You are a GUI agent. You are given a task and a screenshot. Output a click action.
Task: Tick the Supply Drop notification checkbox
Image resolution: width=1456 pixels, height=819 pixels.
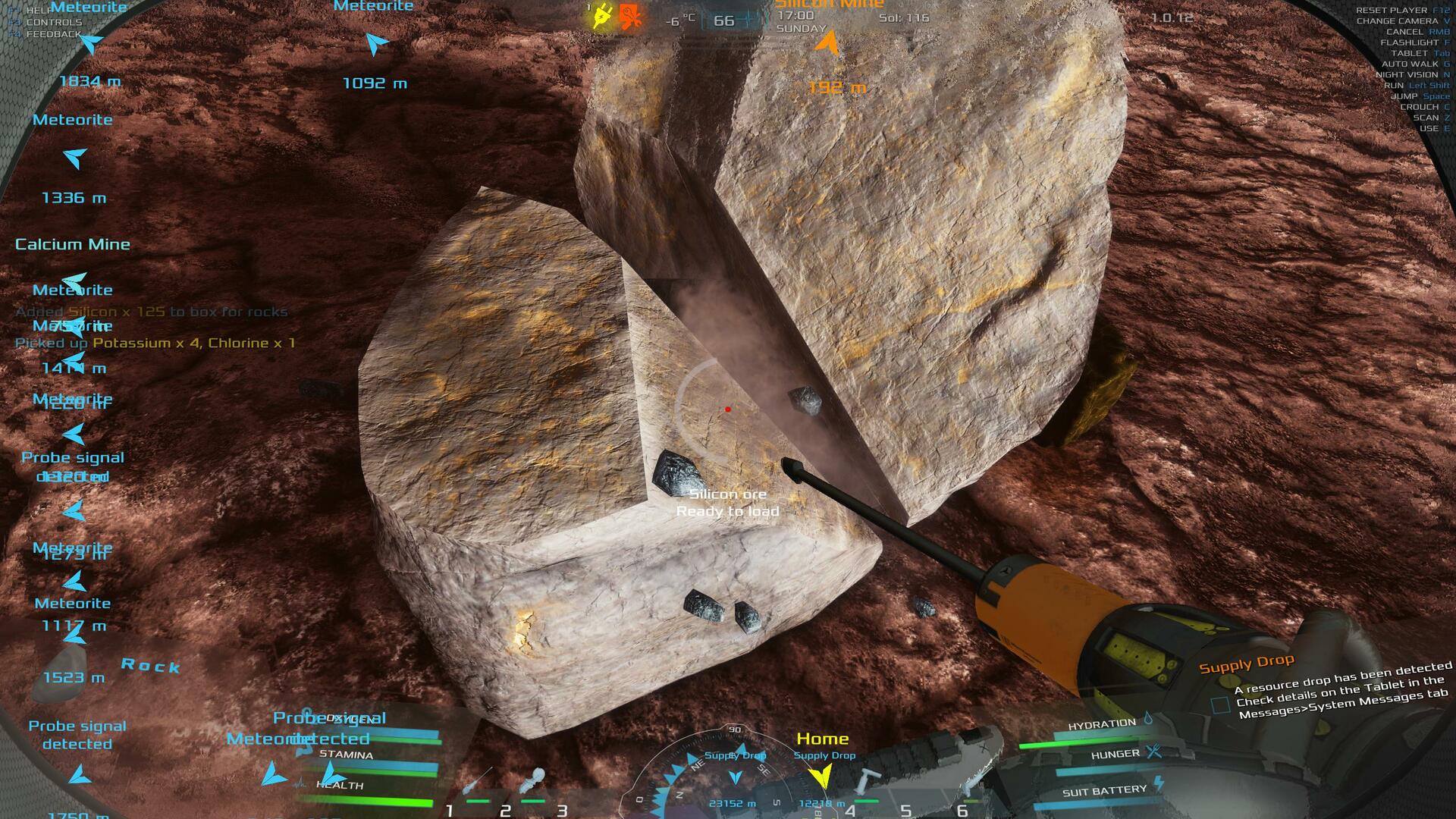click(x=1220, y=704)
